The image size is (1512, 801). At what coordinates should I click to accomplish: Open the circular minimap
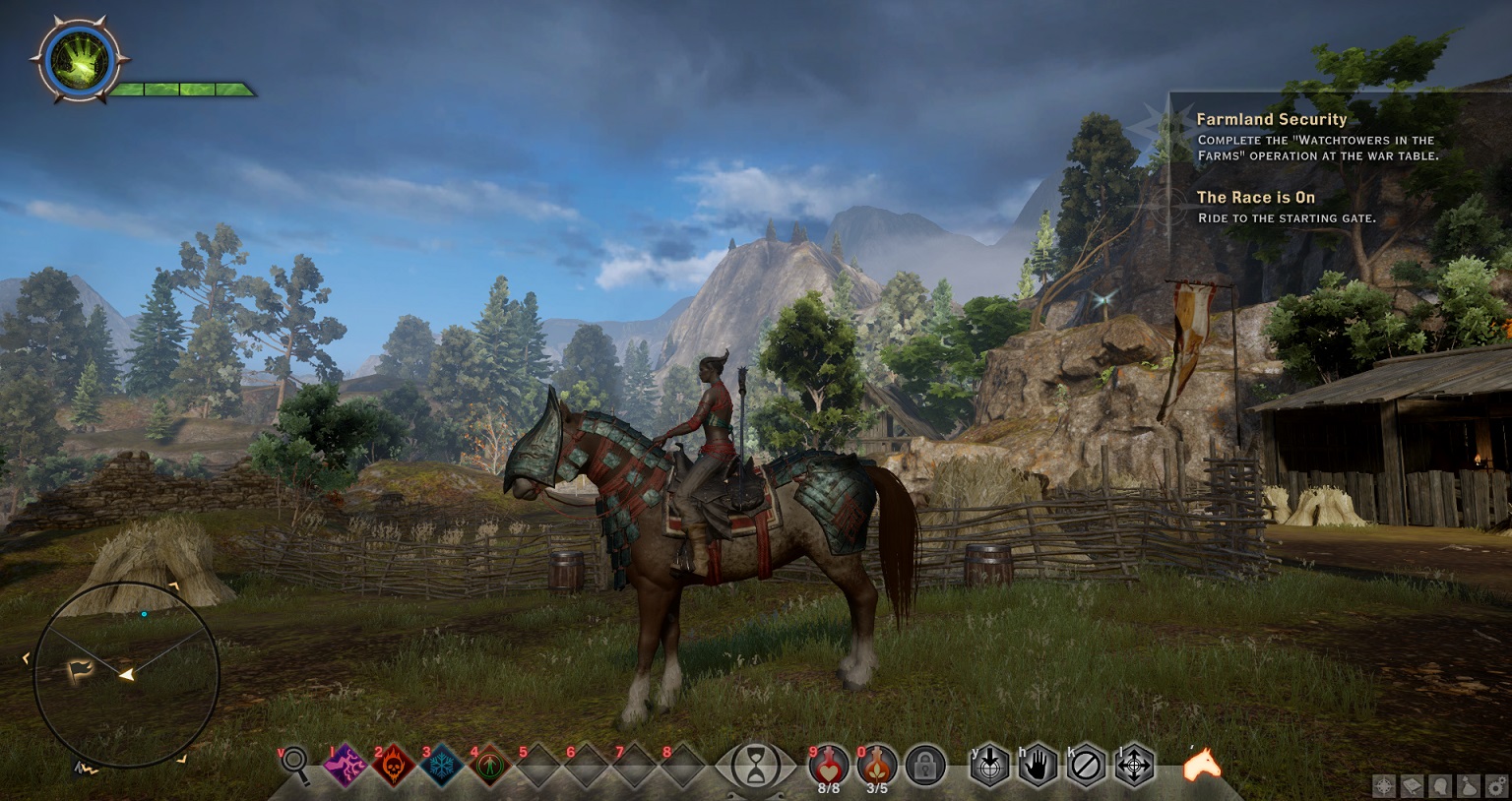pos(126,674)
